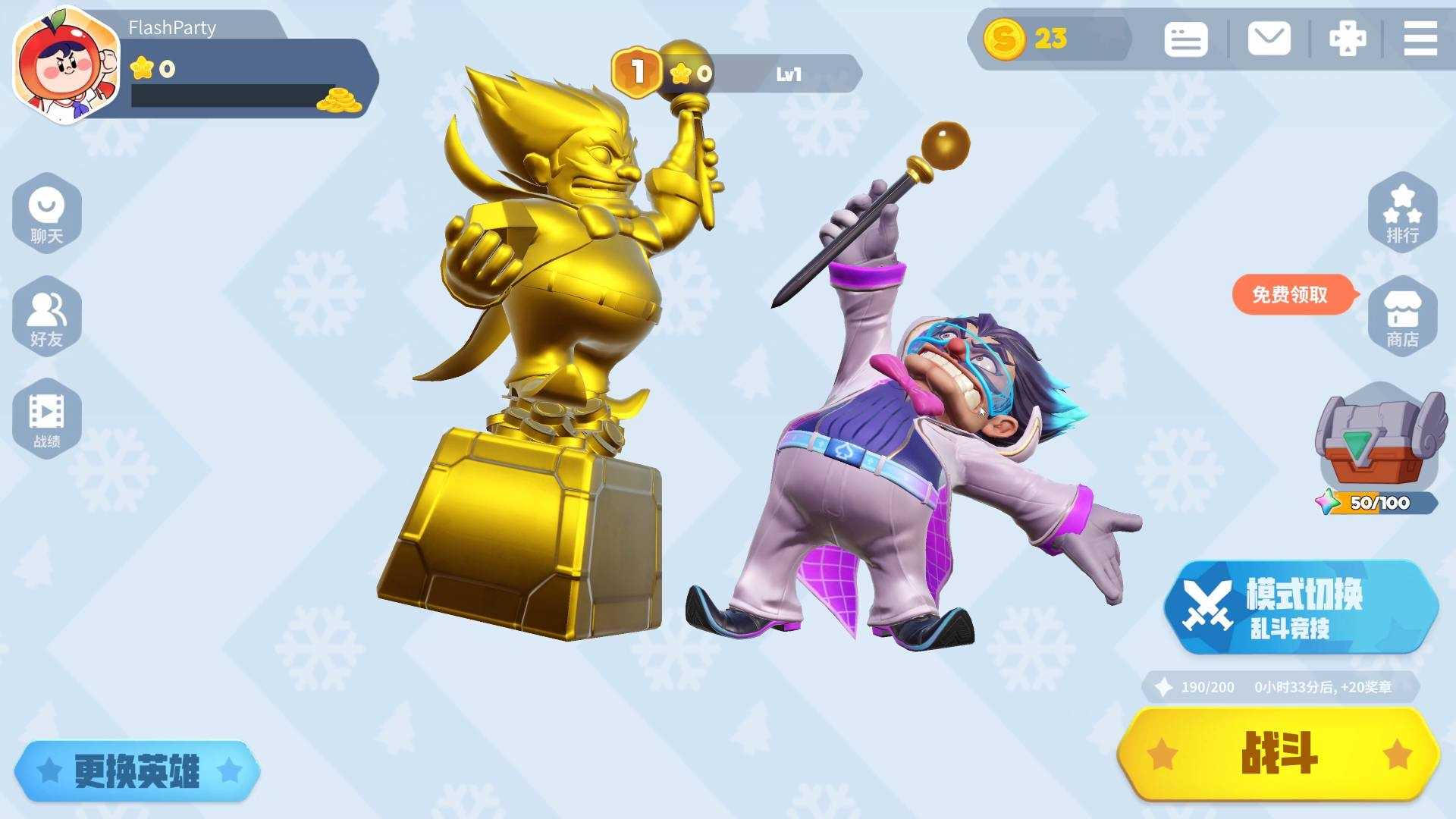Click the gold coin stack reward icon

pyautogui.click(x=339, y=101)
